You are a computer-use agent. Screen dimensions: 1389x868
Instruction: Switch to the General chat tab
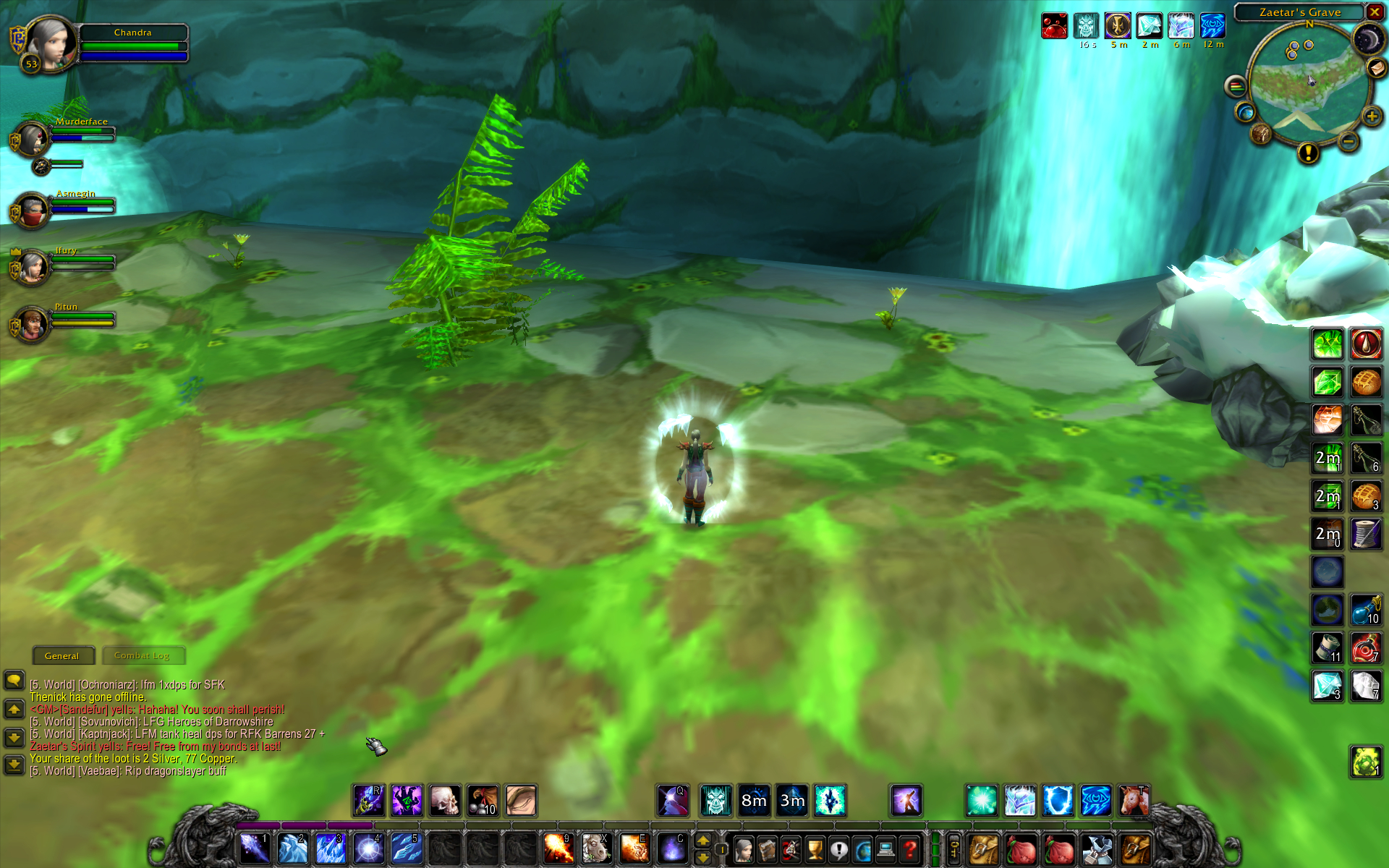(62, 655)
